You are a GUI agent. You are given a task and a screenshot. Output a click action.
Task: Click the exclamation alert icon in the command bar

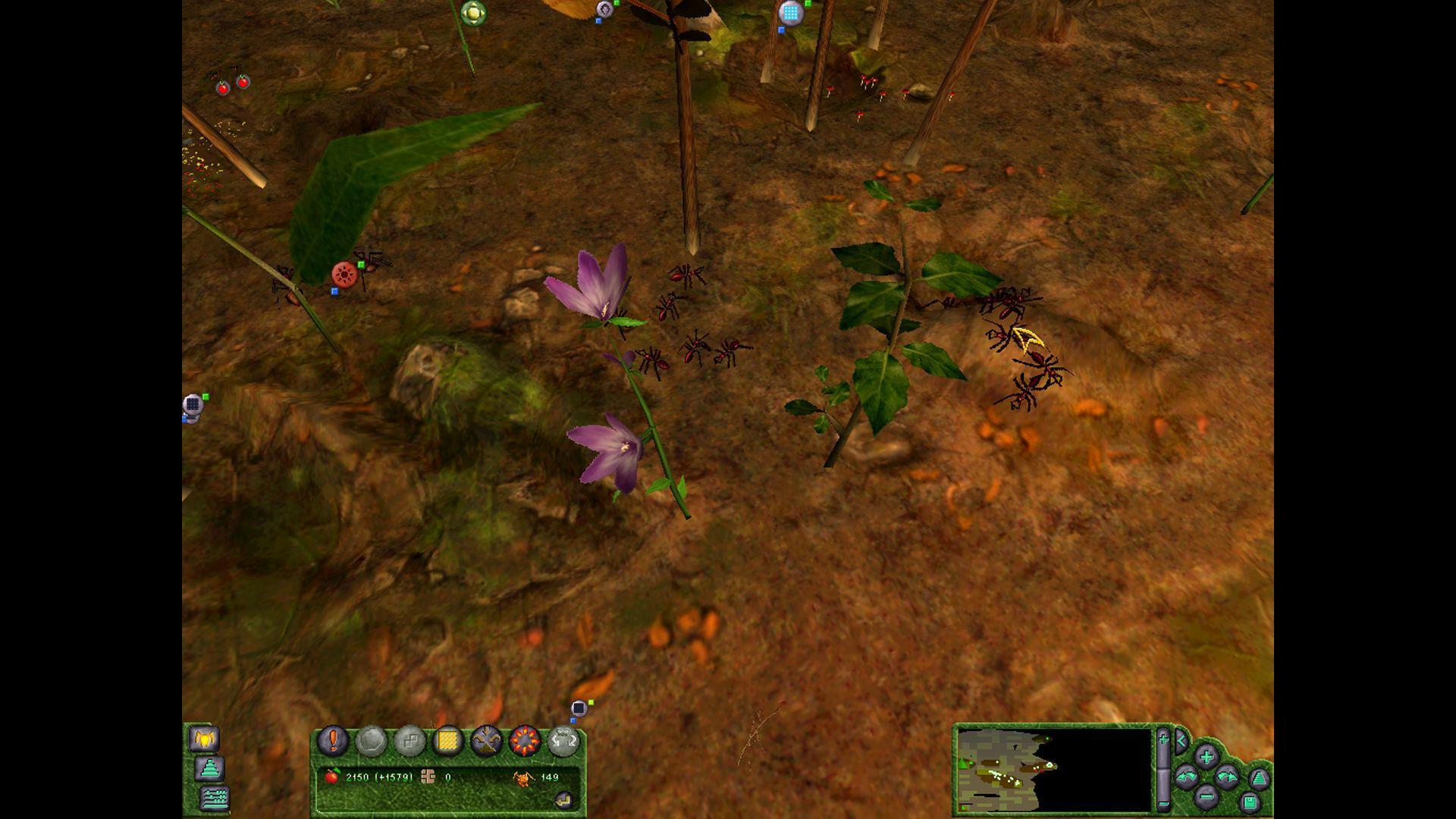pyautogui.click(x=334, y=740)
